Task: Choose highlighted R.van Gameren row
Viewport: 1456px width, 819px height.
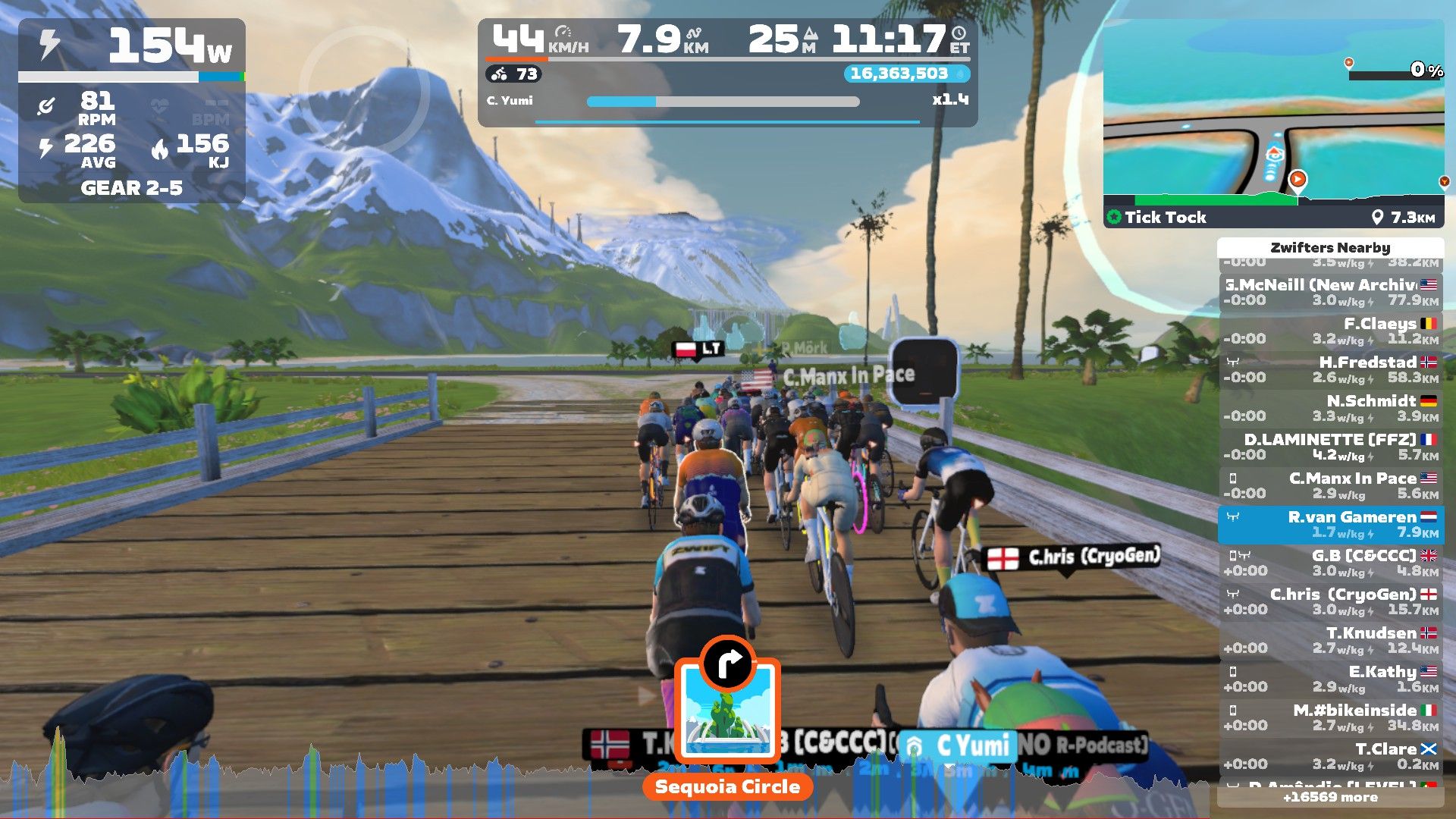Action: [1331, 524]
